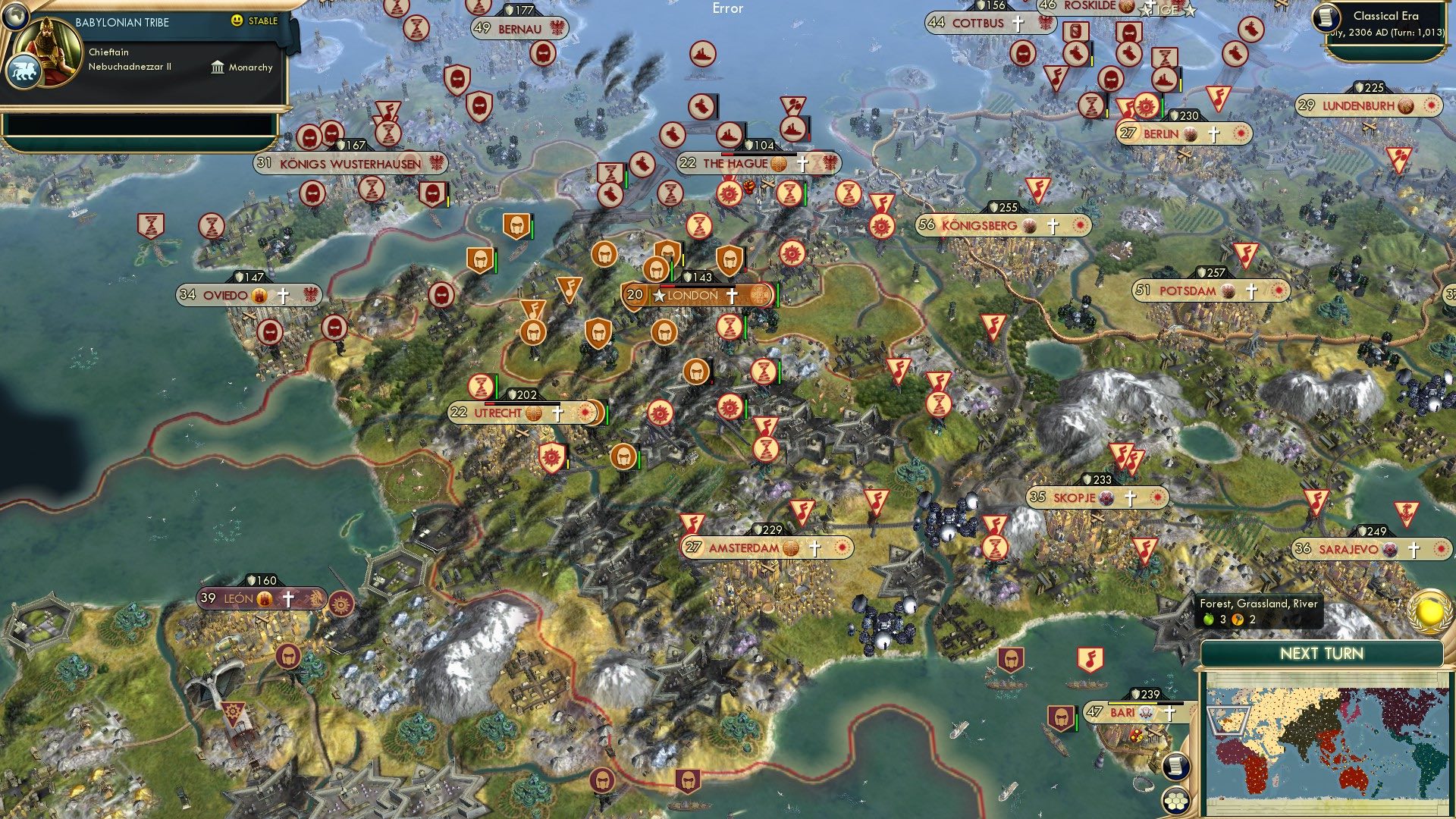
Task: Click the NEXT TURN button
Action: pos(1323,651)
